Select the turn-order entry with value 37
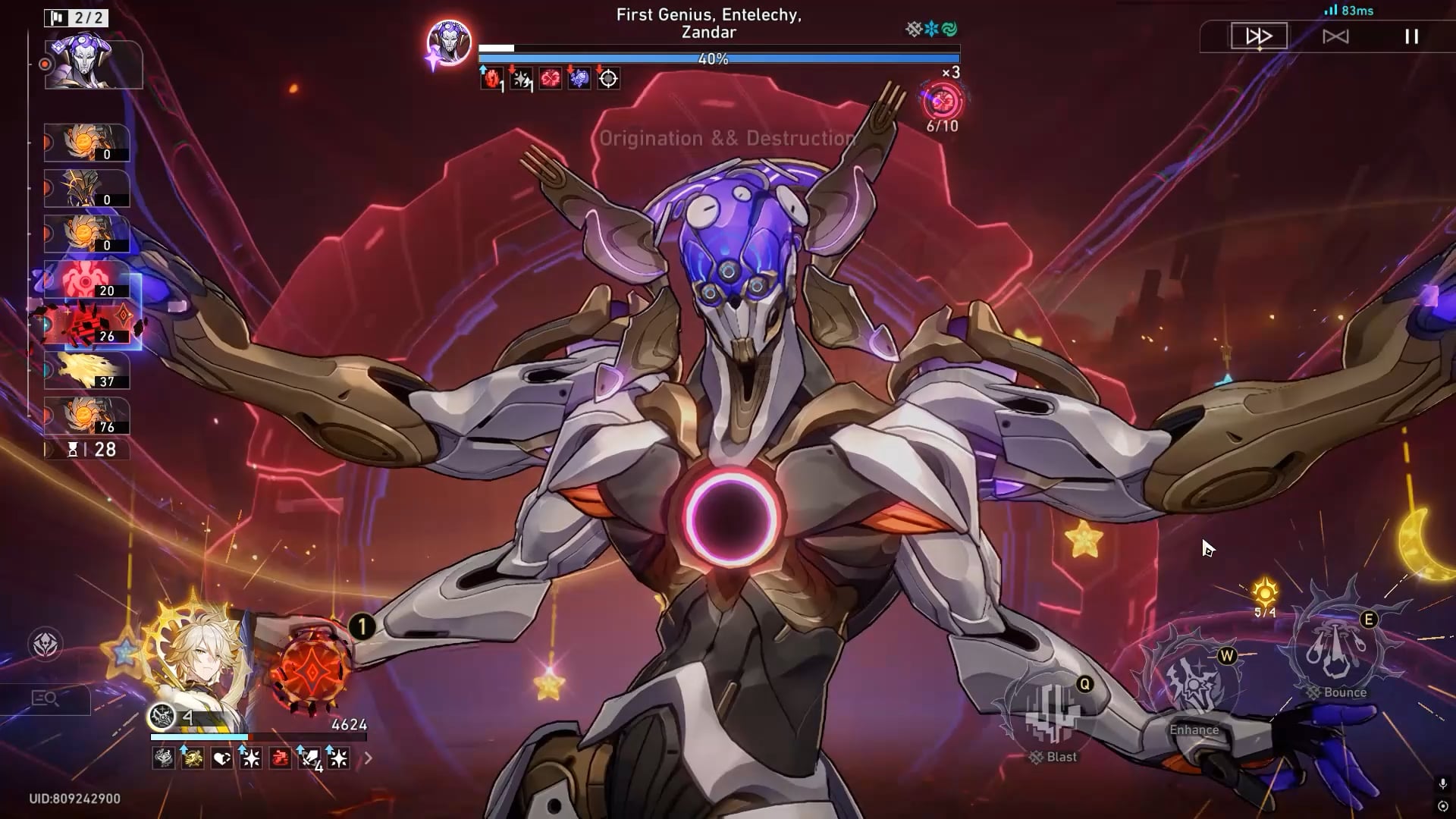This screenshot has width=1456, height=819. point(86,371)
